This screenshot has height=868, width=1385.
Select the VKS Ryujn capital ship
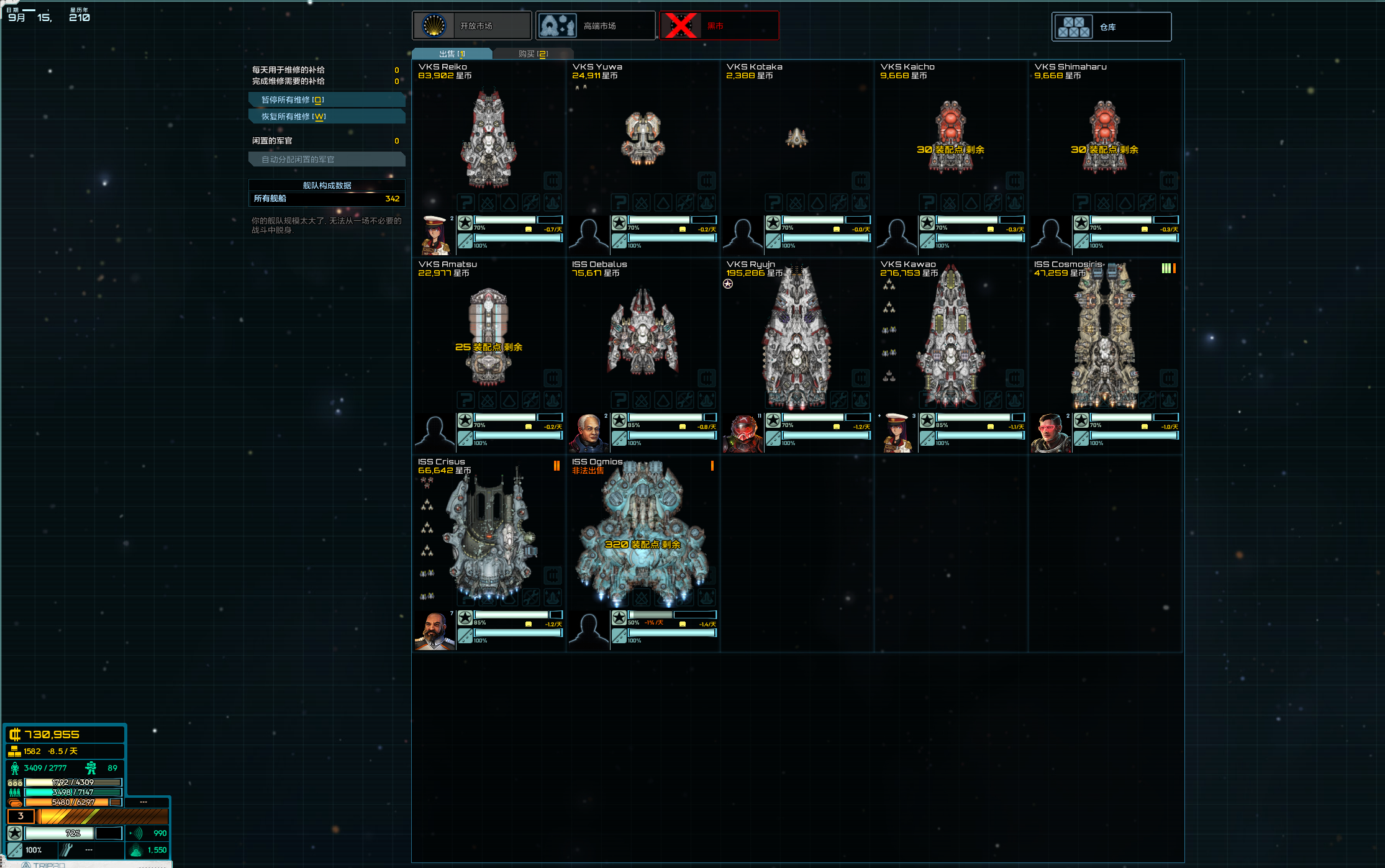[797, 338]
